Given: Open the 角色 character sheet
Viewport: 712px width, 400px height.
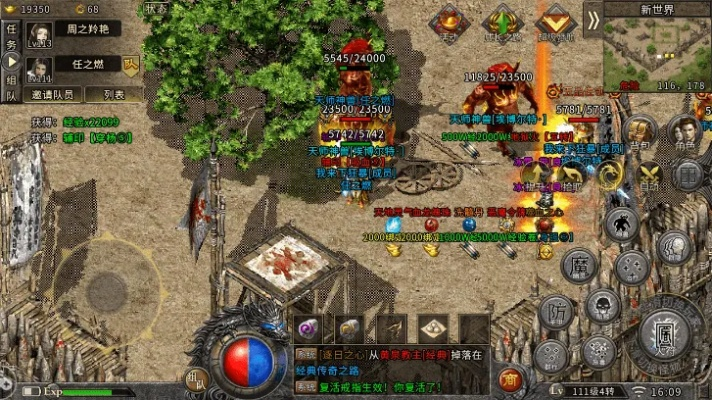Looking at the screenshot, I should tap(684, 132).
